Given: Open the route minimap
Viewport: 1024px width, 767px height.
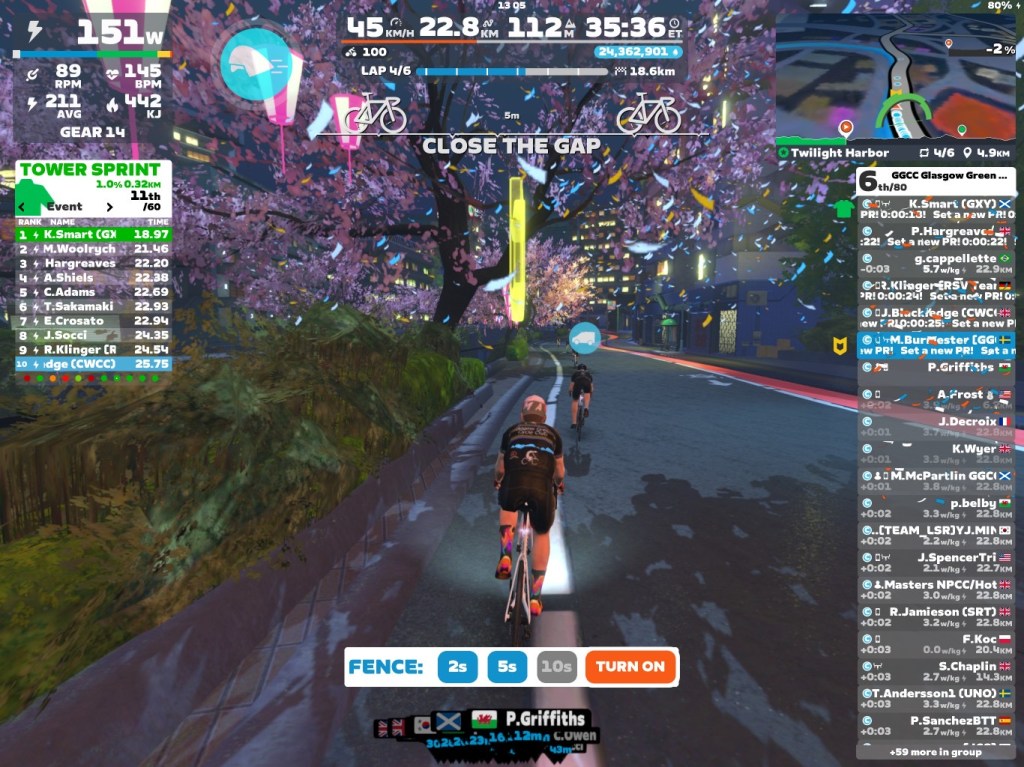Looking at the screenshot, I should click(896, 77).
